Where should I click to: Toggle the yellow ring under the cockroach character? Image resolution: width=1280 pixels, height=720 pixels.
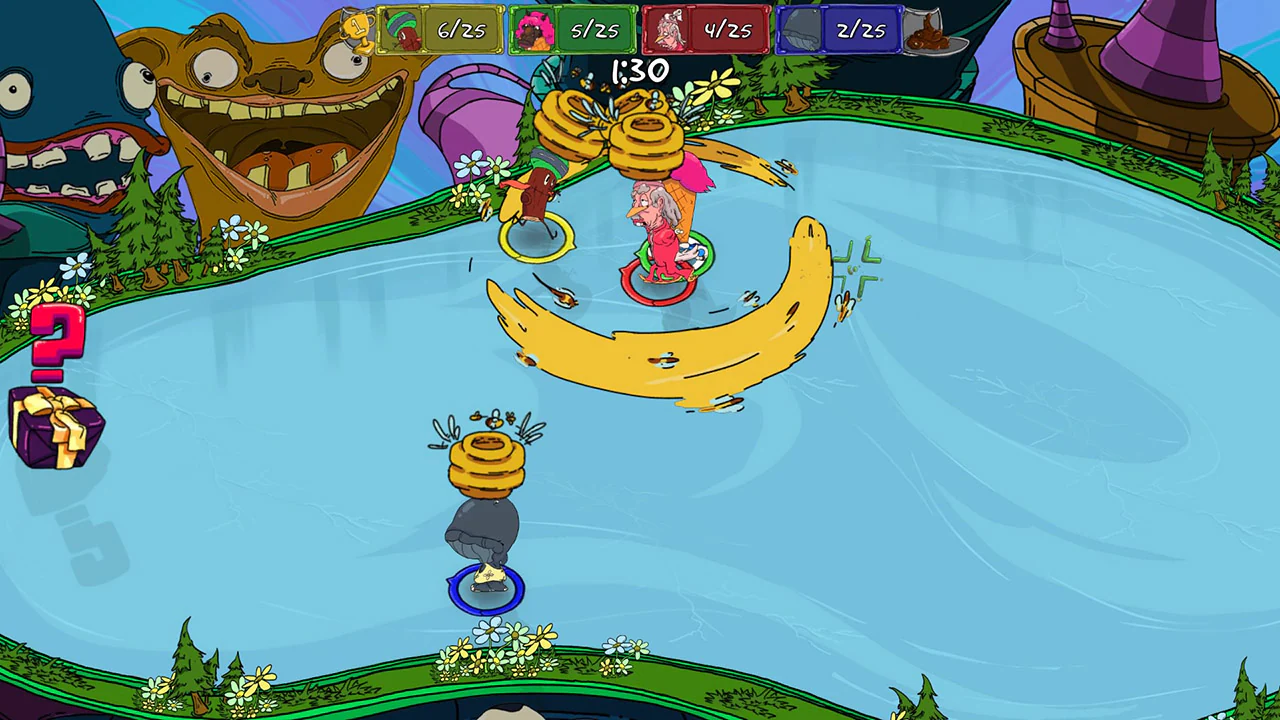pyautogui.click(x=537, y=238)
